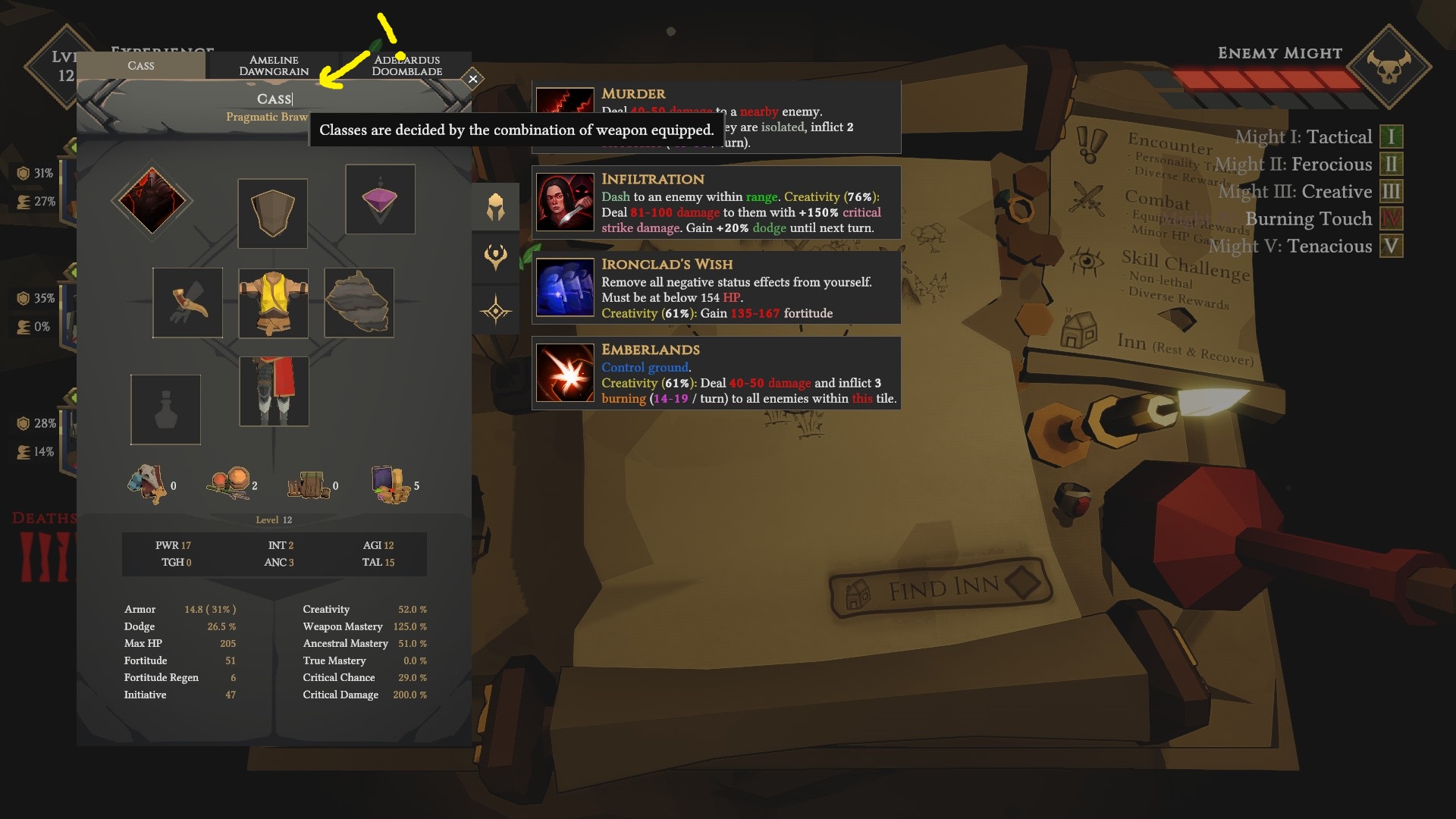Screen dimensions: 1456x819
Task: Click the Ironclad's Wish ability icon
Action: (x=564, y=287)
